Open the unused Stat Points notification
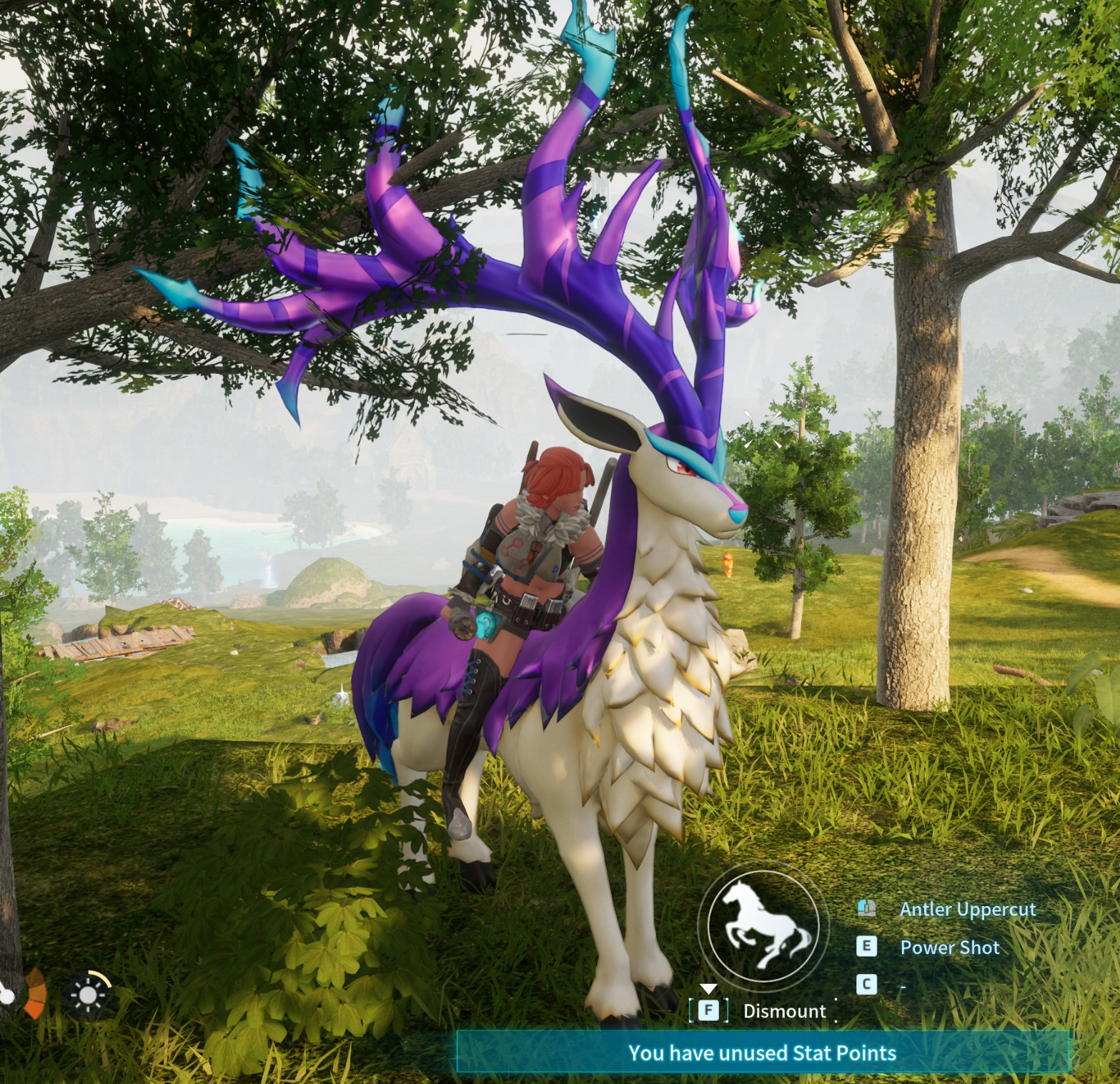This screenshot has width=1120, height=1084. point(762,1053)
